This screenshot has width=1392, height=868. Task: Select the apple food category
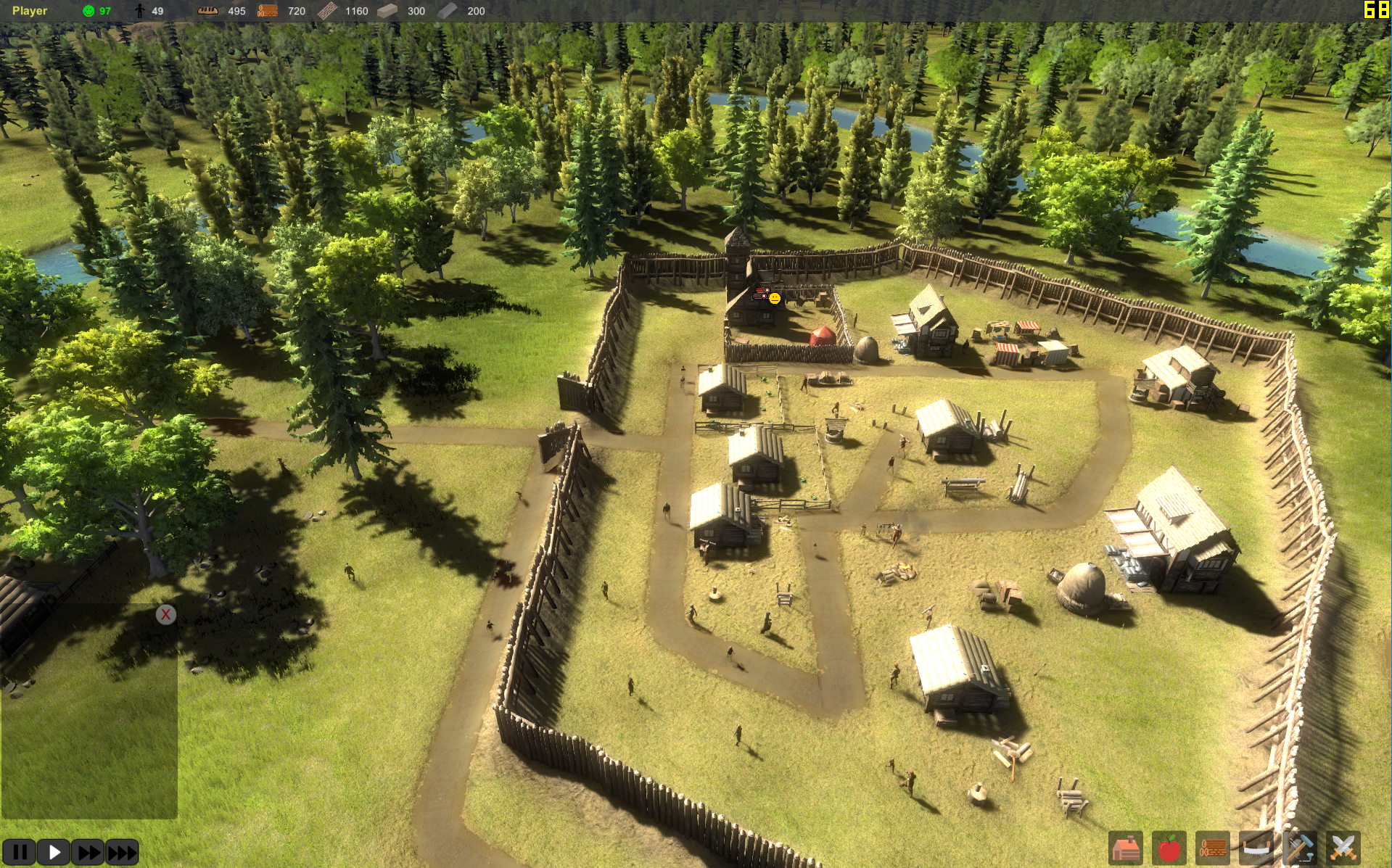pos(1169,848)
